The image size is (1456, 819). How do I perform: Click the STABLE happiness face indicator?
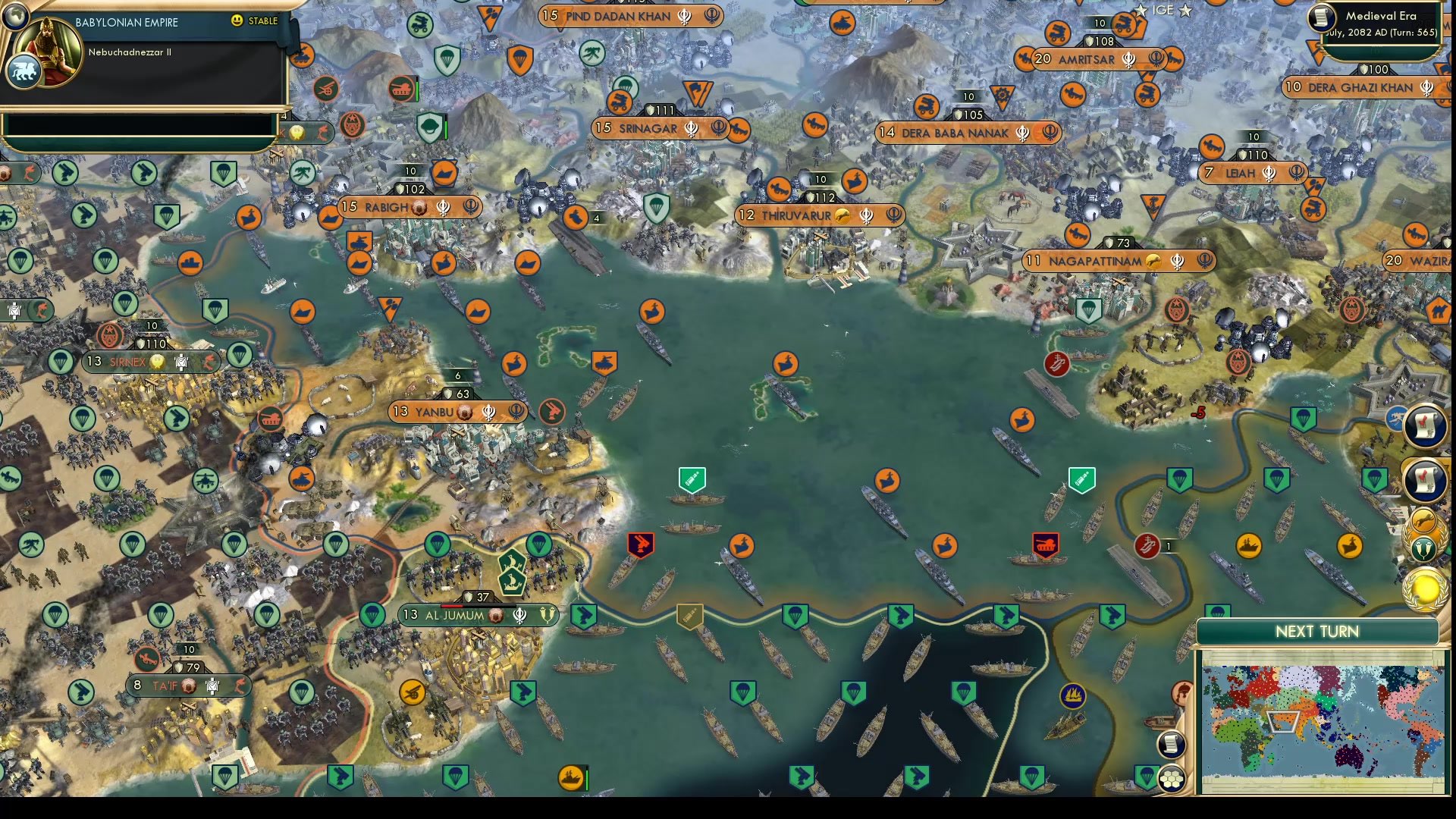click(236, 21)
